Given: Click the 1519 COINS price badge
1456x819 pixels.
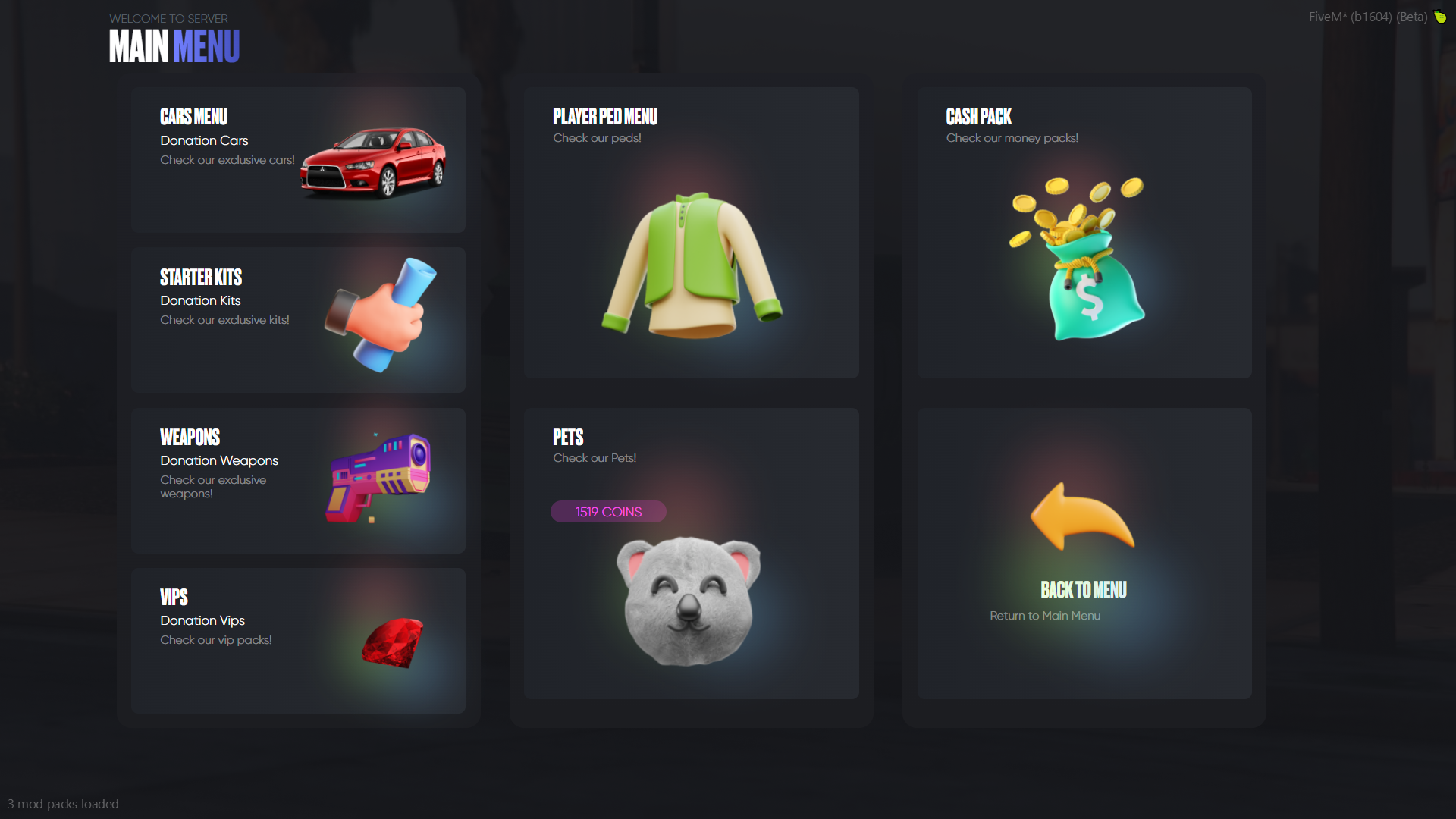Looking at the screenshot, I should (607, 512).
